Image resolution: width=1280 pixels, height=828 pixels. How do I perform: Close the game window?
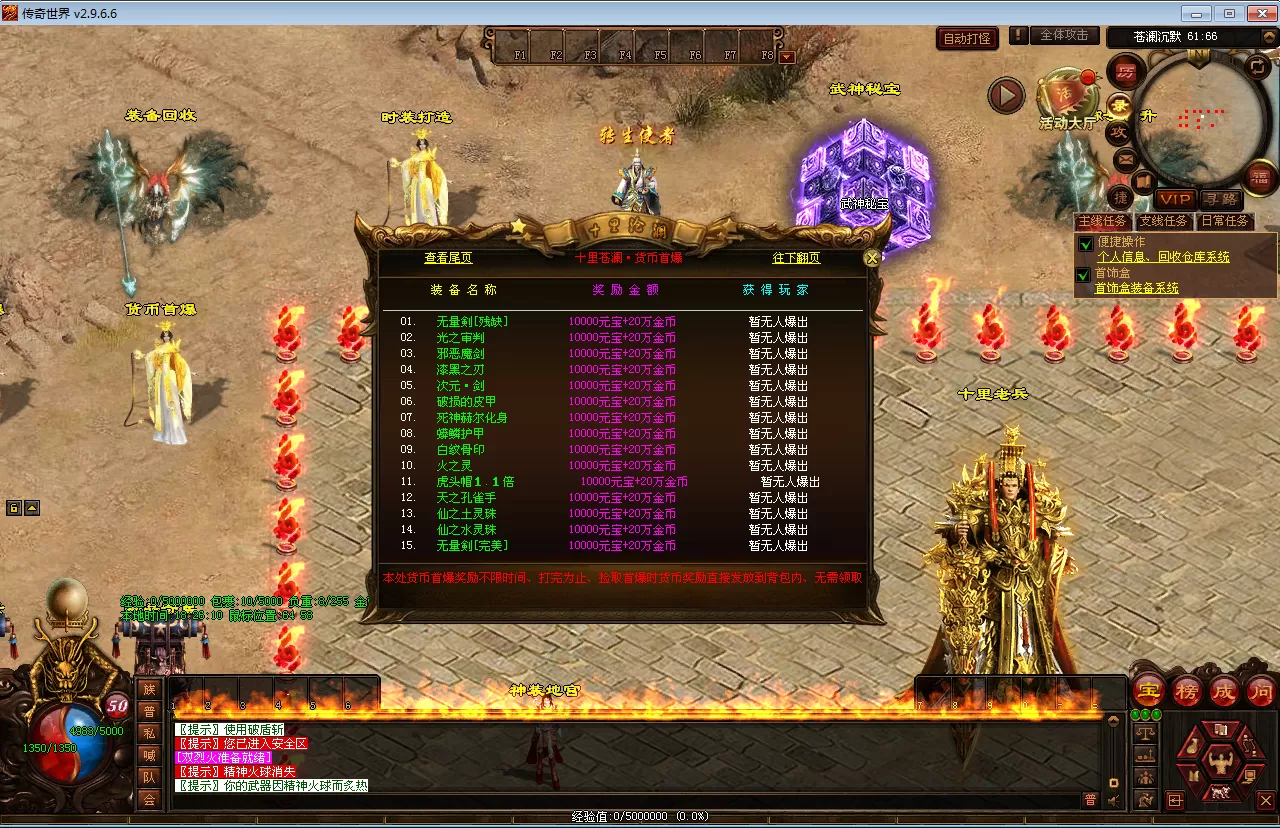pyautogui.click(x=1257, y=14)
